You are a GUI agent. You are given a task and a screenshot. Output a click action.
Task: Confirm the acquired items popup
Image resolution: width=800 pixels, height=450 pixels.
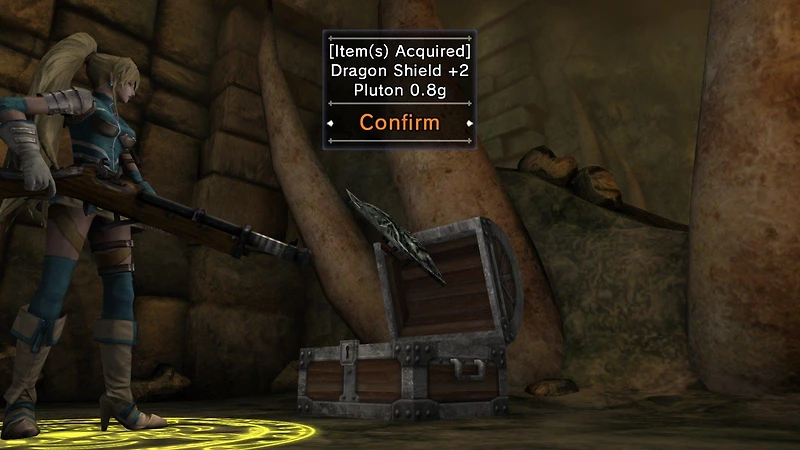399,123
